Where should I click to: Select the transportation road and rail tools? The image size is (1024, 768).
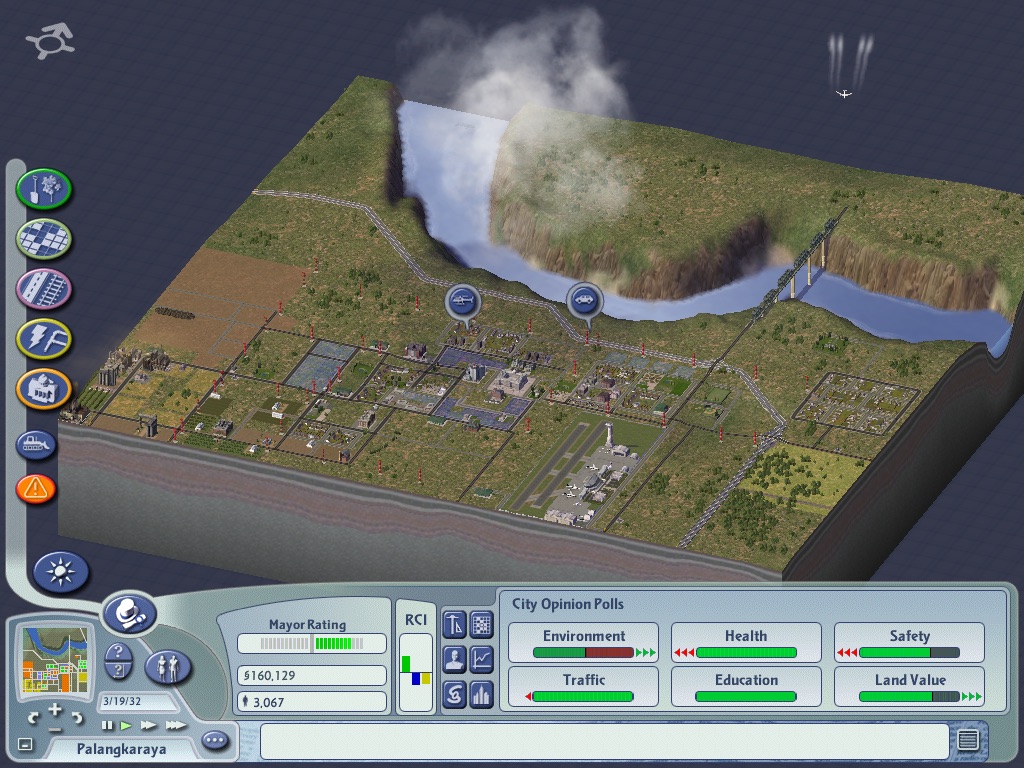(x=44, y=289)
